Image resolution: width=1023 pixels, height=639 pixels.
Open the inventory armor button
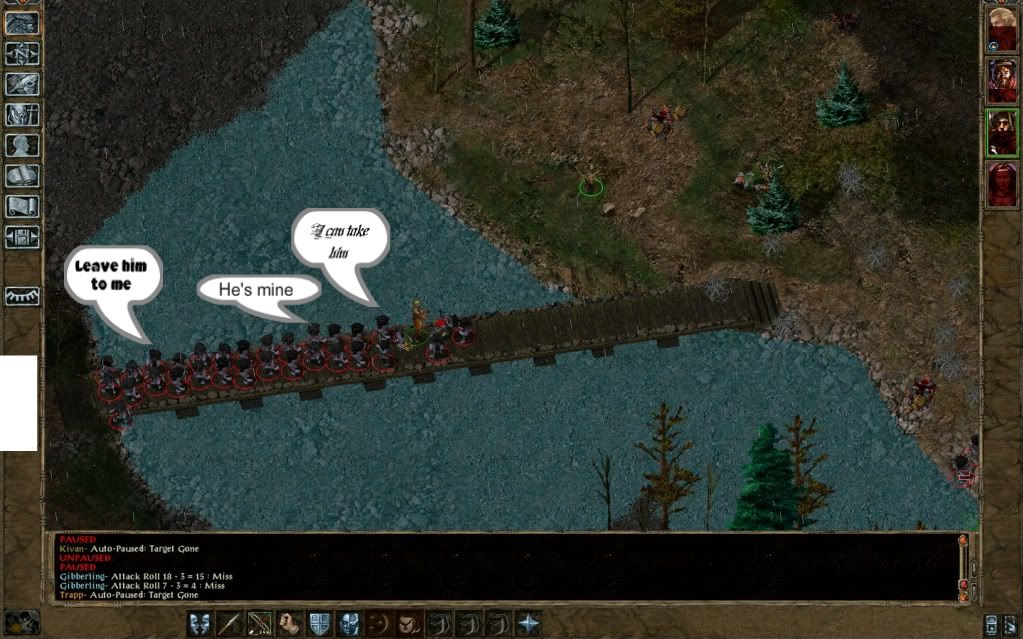point(23,115)
